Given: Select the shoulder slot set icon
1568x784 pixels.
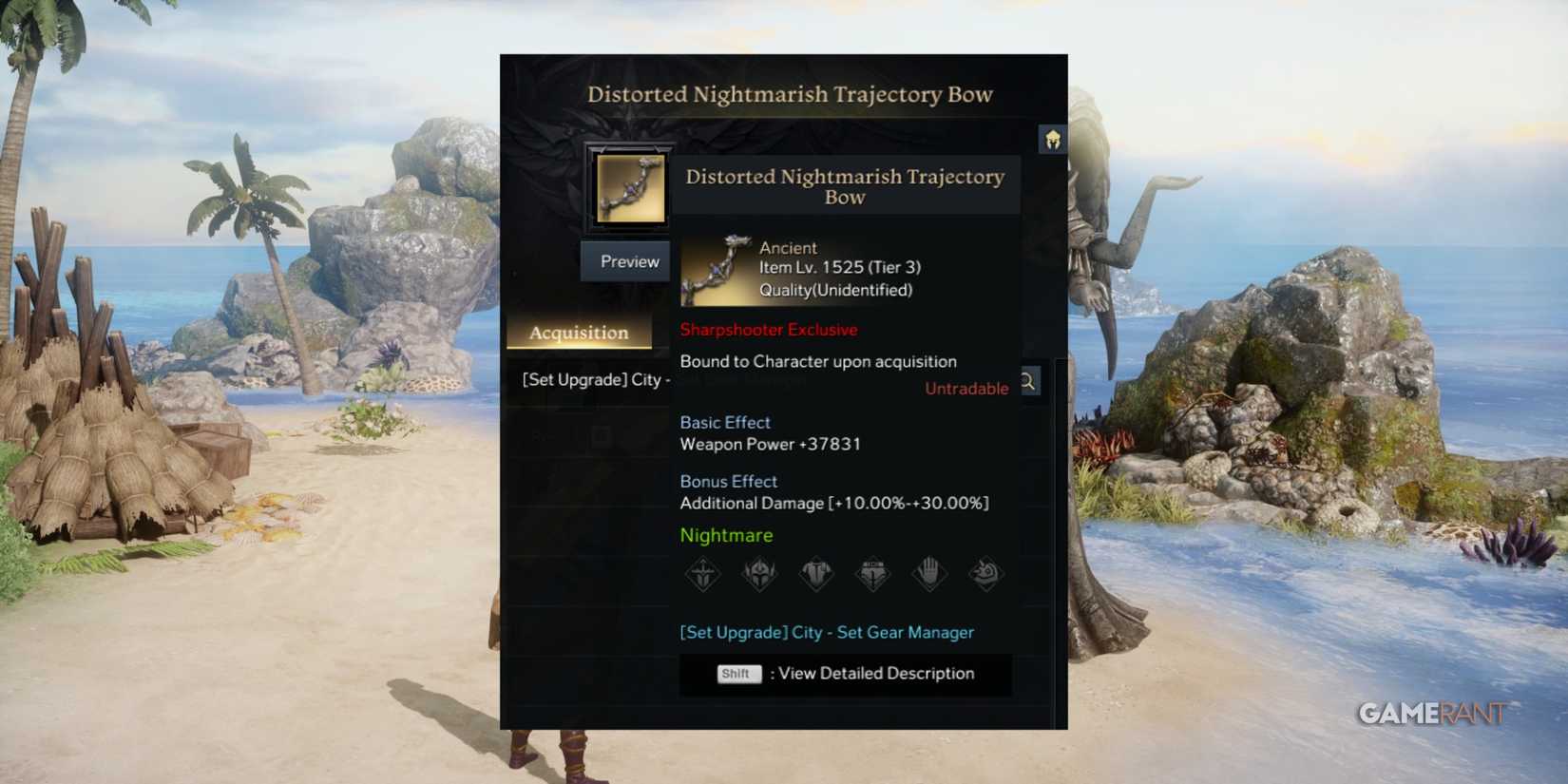Looking at the screenshot, I should click(x=985, y=573).
